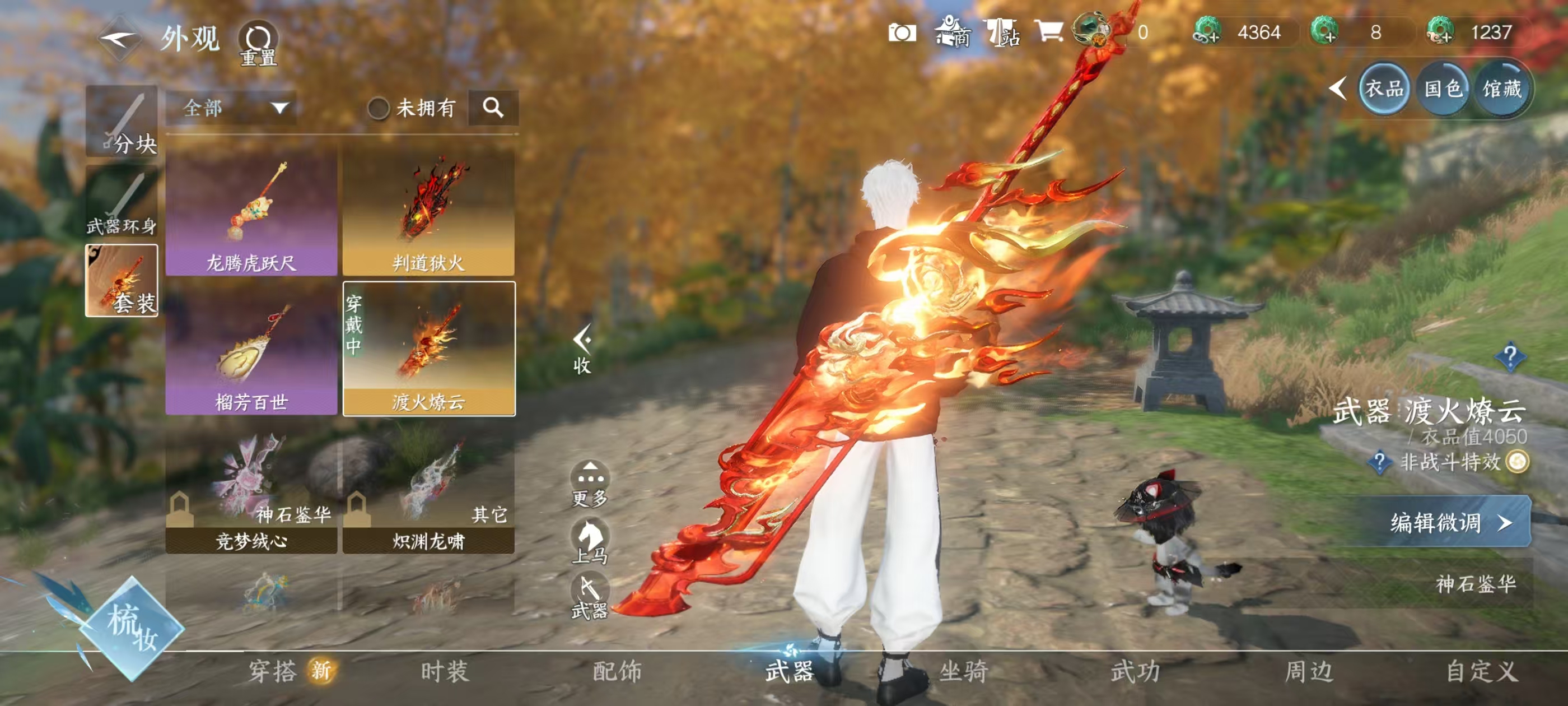Select the equipped 渡火燎云 weapon tile

428,350
